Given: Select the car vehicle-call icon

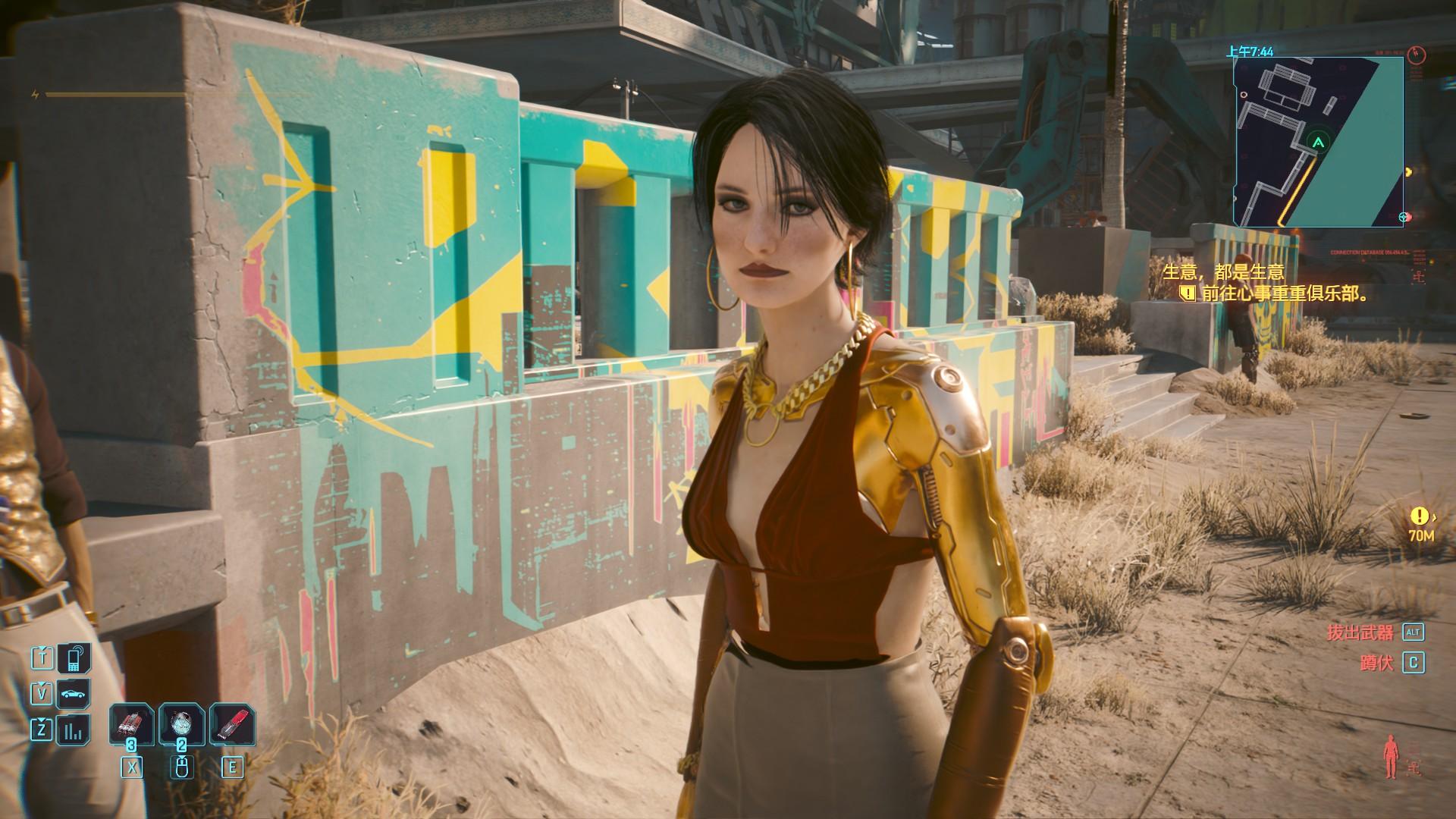Looking at the screenshot, I should click(x=74, y=694).
